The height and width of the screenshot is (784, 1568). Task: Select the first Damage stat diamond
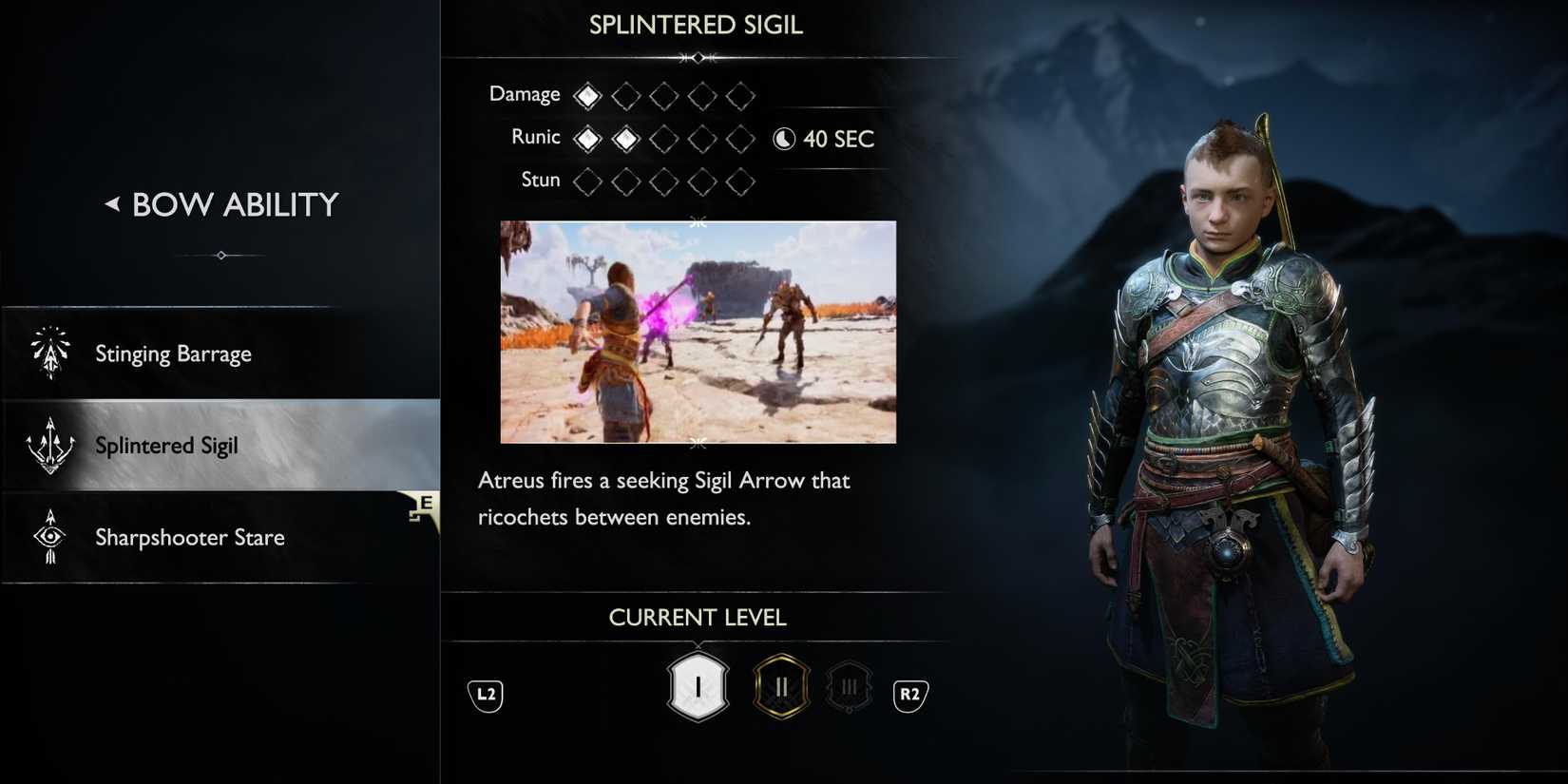586,95
